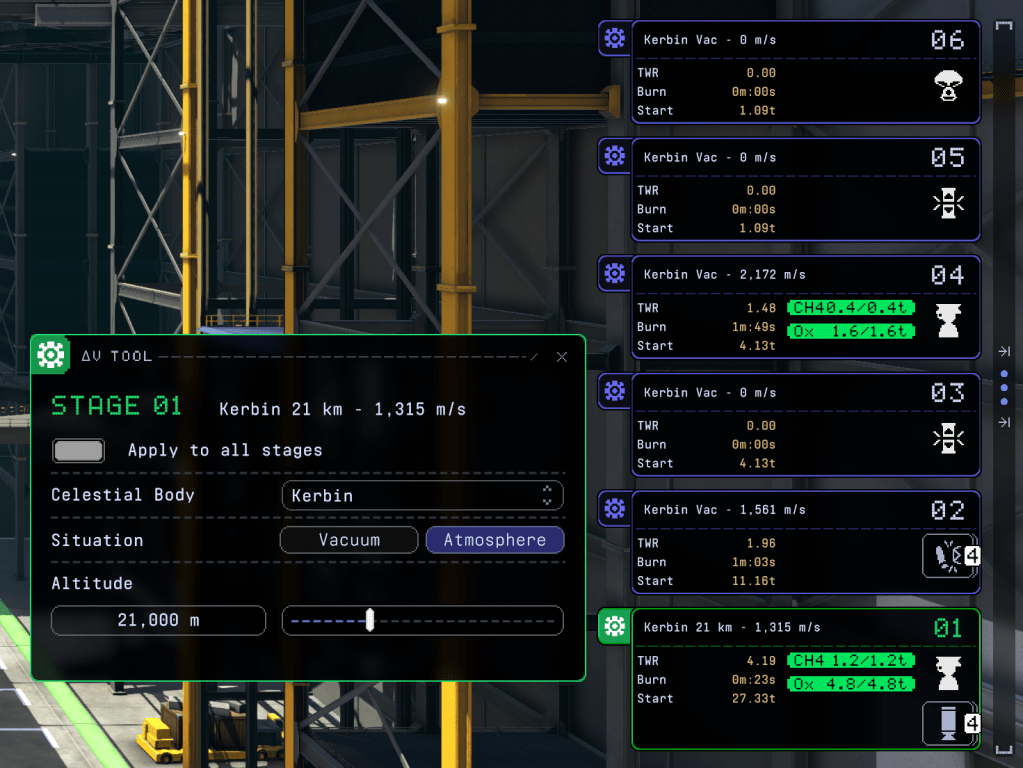Click the green gear for stage 01

coord(614,627)
